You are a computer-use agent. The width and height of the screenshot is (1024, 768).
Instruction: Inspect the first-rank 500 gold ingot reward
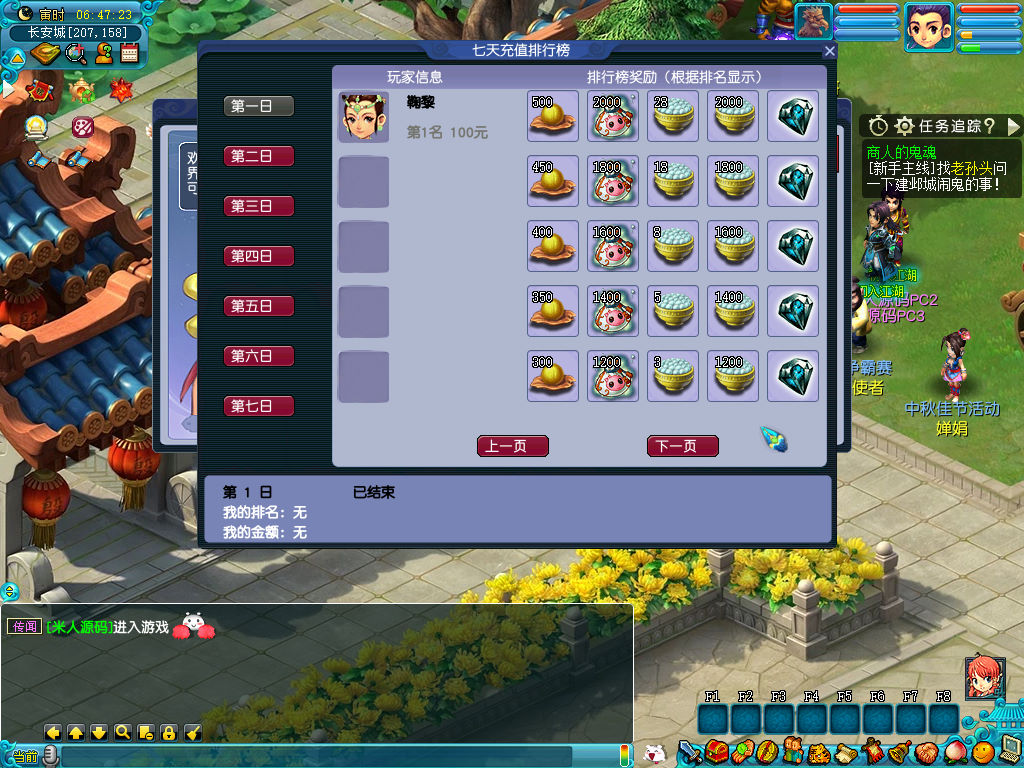point(553,117)
